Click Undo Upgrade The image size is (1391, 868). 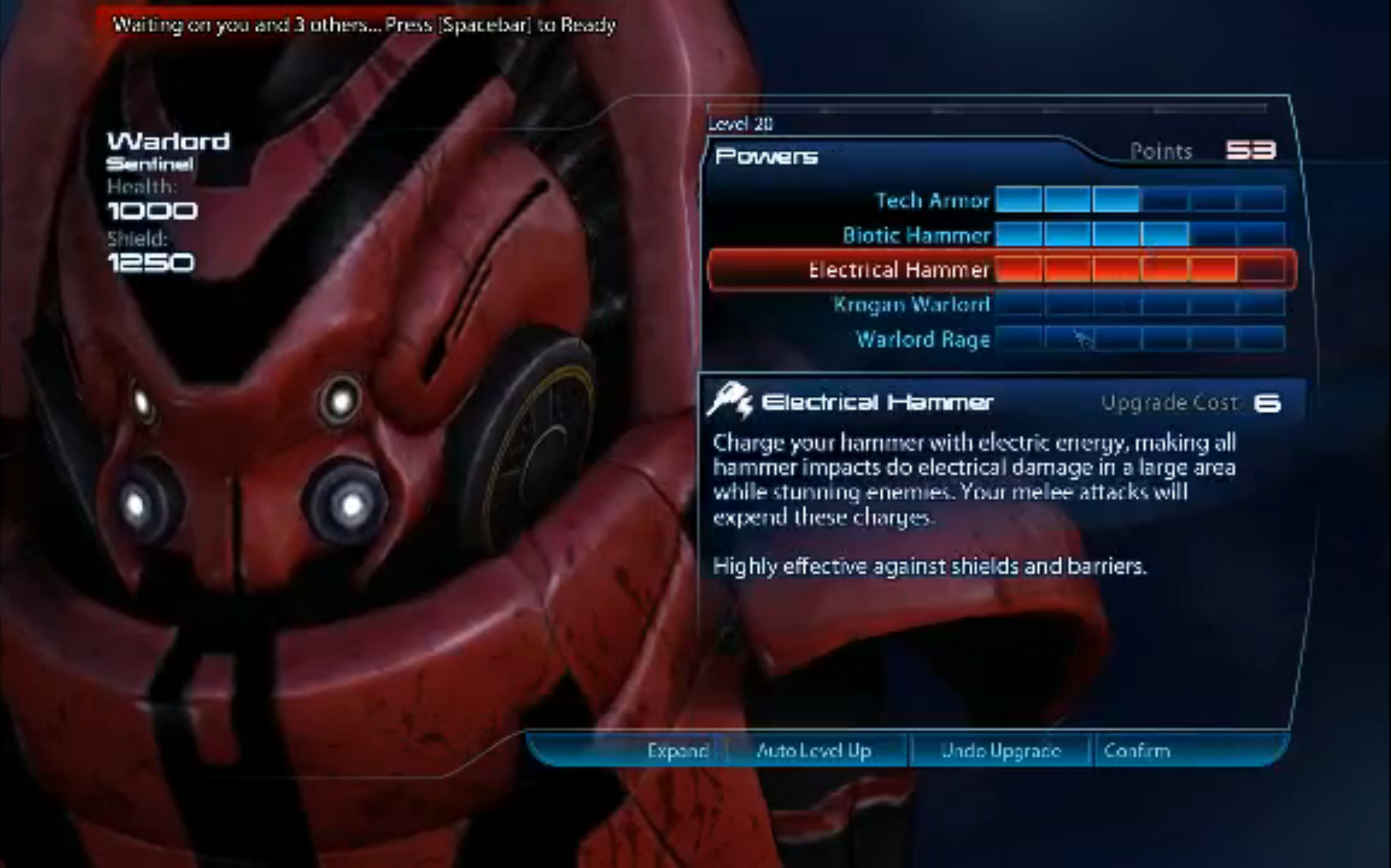pyautogui.click(x=1000, y=751)
